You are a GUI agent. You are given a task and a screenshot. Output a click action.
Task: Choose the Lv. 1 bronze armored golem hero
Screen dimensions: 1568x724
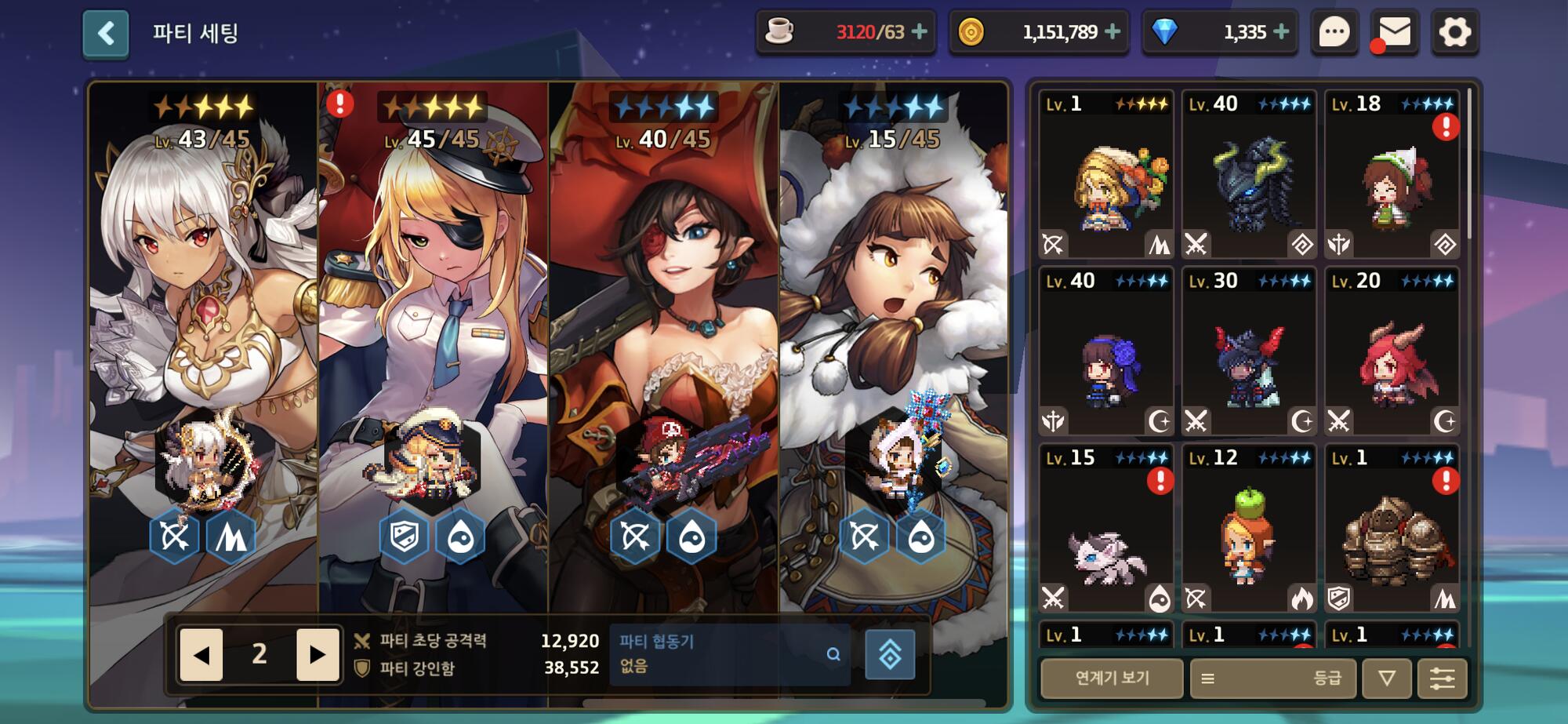point(1392,529)
